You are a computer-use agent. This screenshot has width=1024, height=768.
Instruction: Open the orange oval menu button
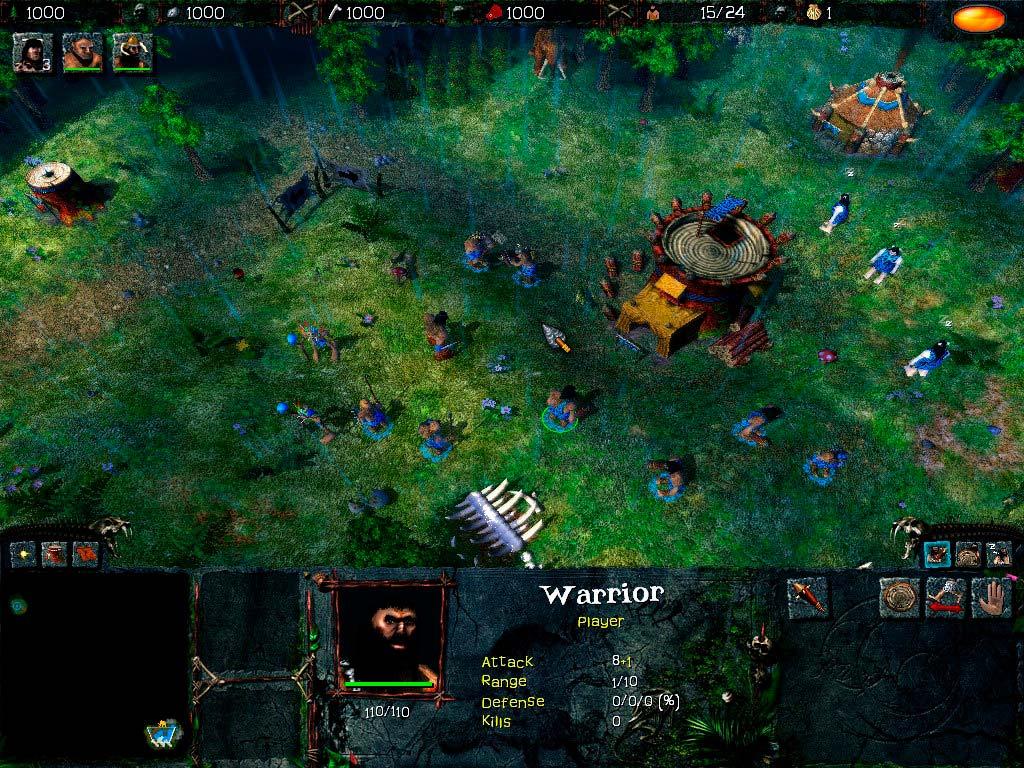(x=978, y=18)
